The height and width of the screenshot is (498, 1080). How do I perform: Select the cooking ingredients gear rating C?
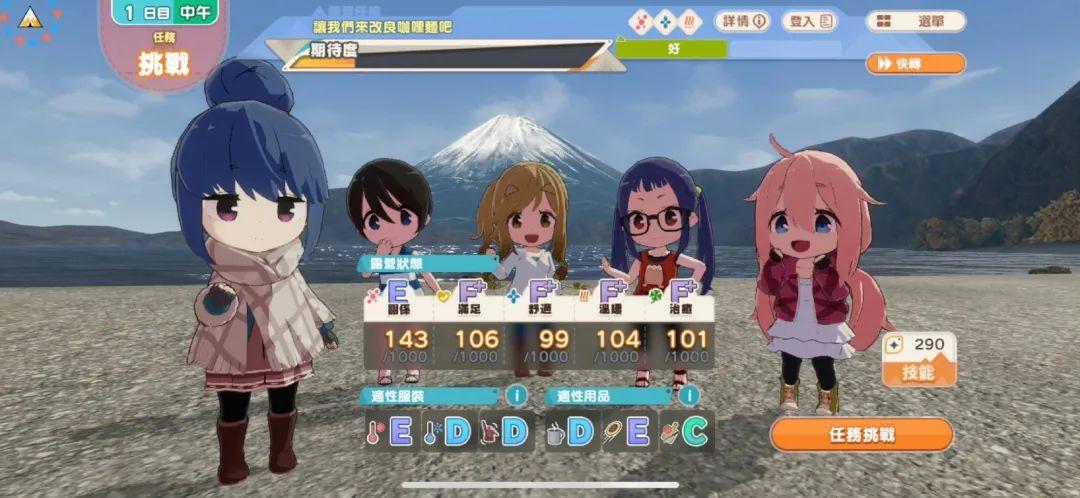coord(685,432)
